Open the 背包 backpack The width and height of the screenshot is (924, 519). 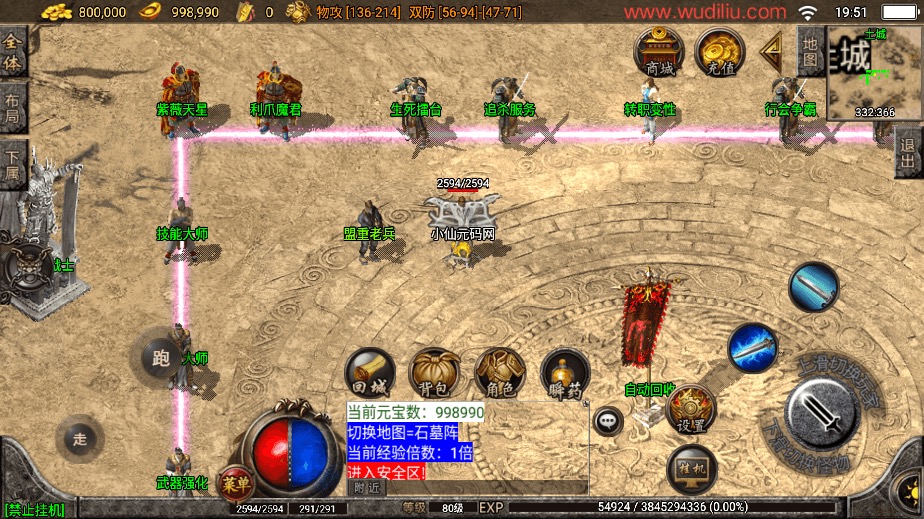[434, 373]
